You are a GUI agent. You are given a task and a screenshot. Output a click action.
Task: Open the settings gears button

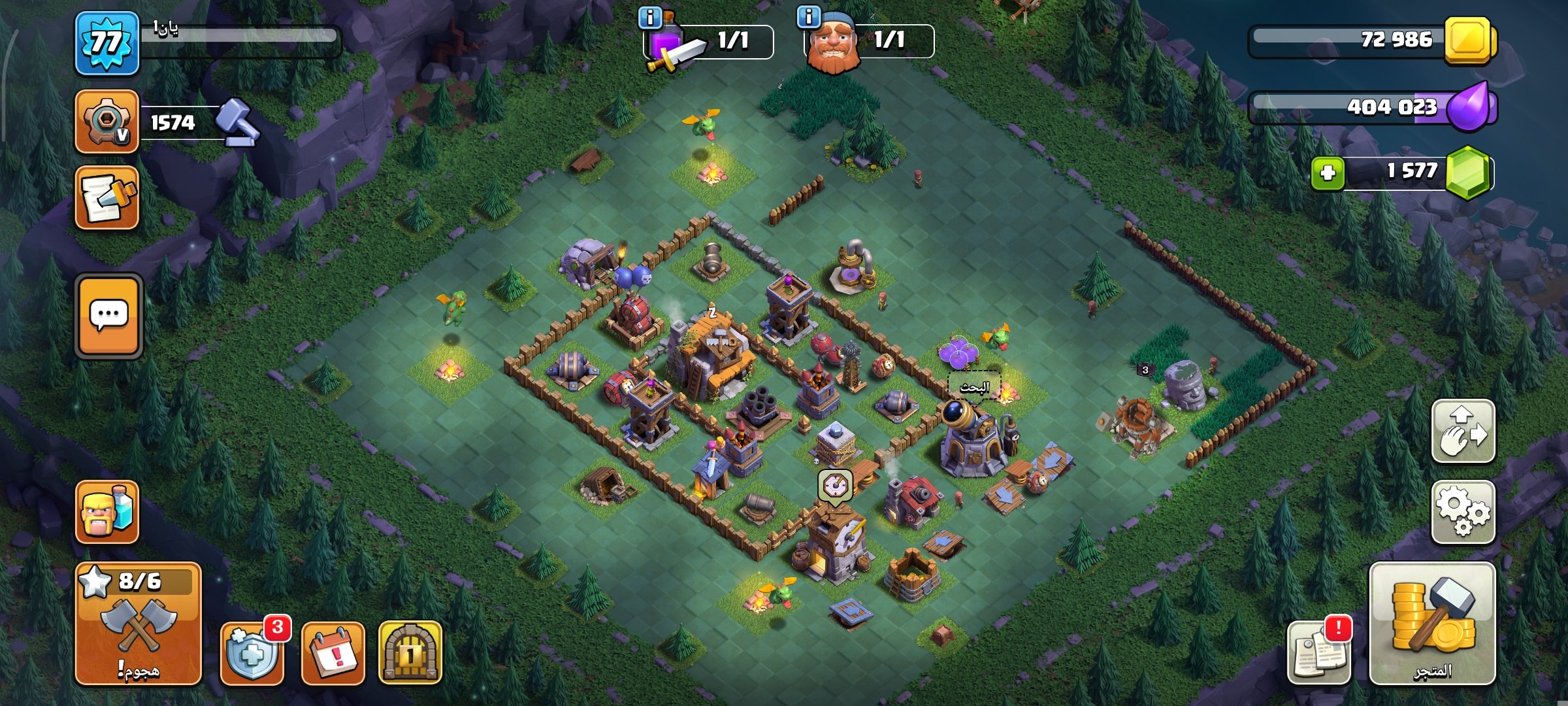coord(1463,513)
